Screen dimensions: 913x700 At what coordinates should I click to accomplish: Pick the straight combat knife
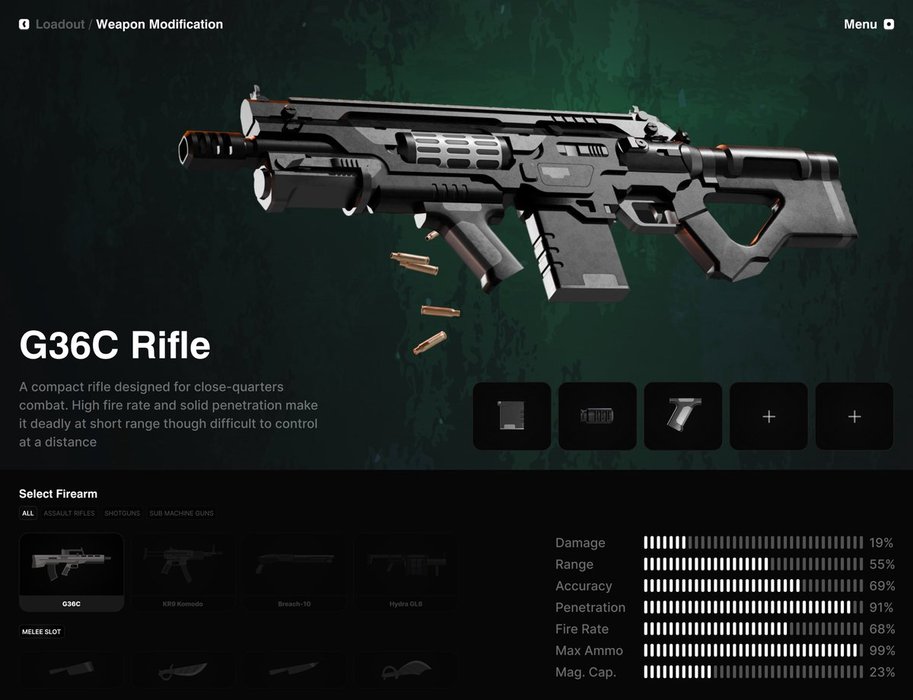coord(294,670)
